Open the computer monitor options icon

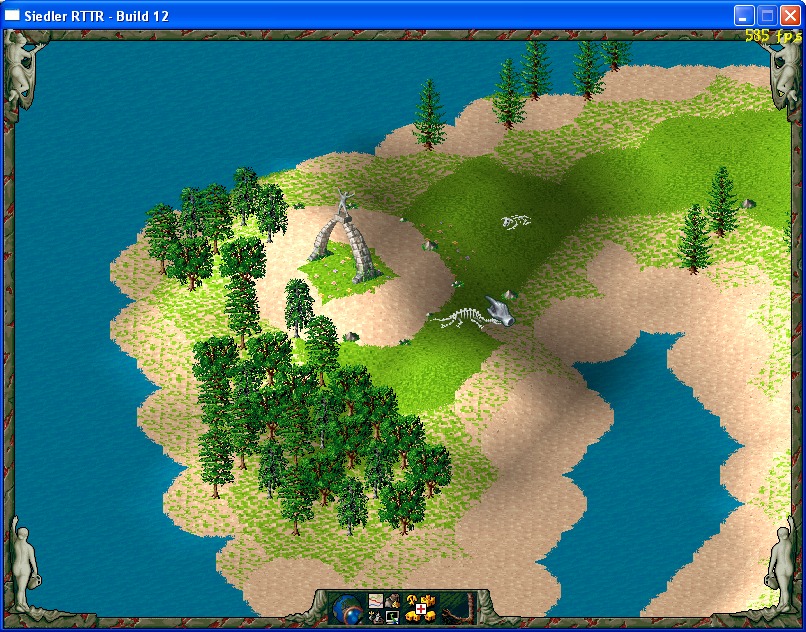pyautogui.click(x=392, y=617)
